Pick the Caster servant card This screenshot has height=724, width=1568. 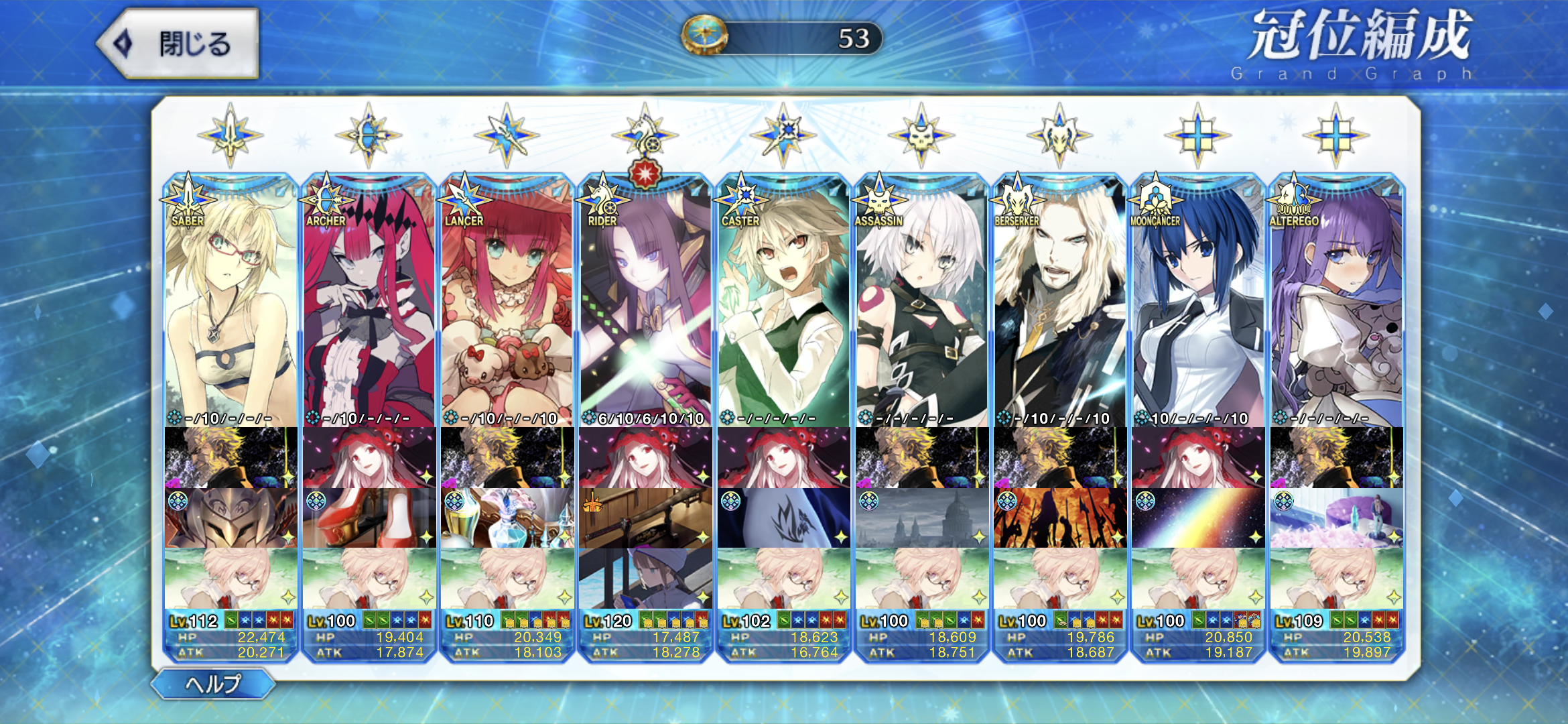783,302
